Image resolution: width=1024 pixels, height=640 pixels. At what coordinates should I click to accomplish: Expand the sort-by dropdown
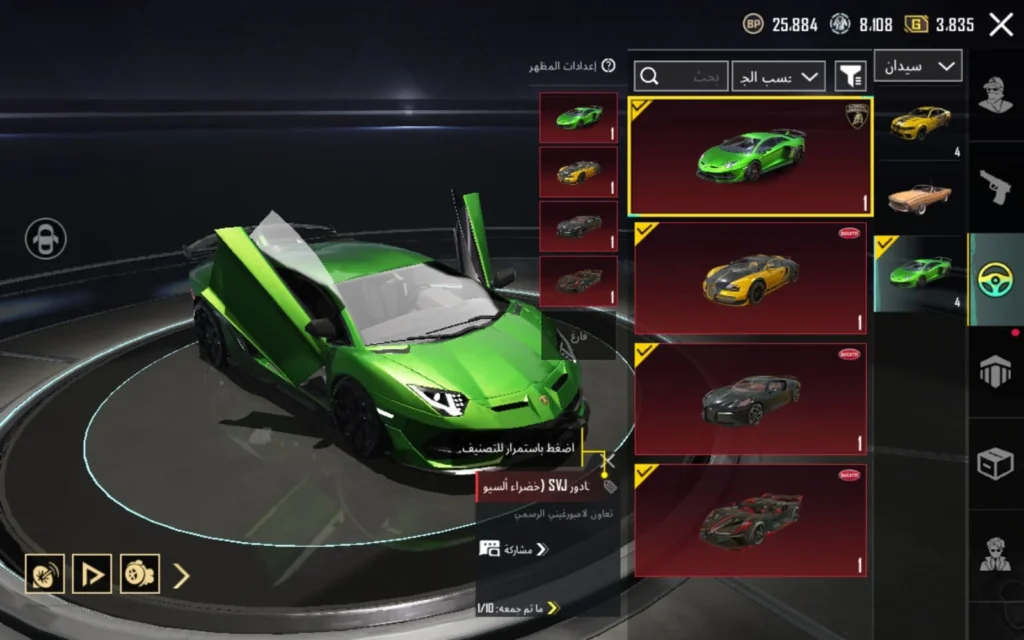pyautogui.click(x=778, y=76)
